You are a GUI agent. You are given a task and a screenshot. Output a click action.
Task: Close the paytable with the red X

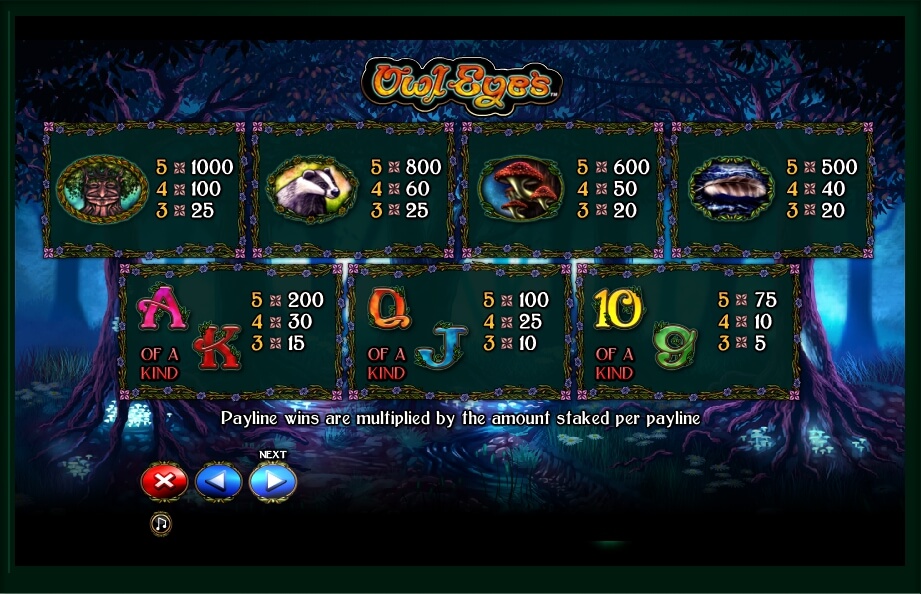(x=164, y=482)
